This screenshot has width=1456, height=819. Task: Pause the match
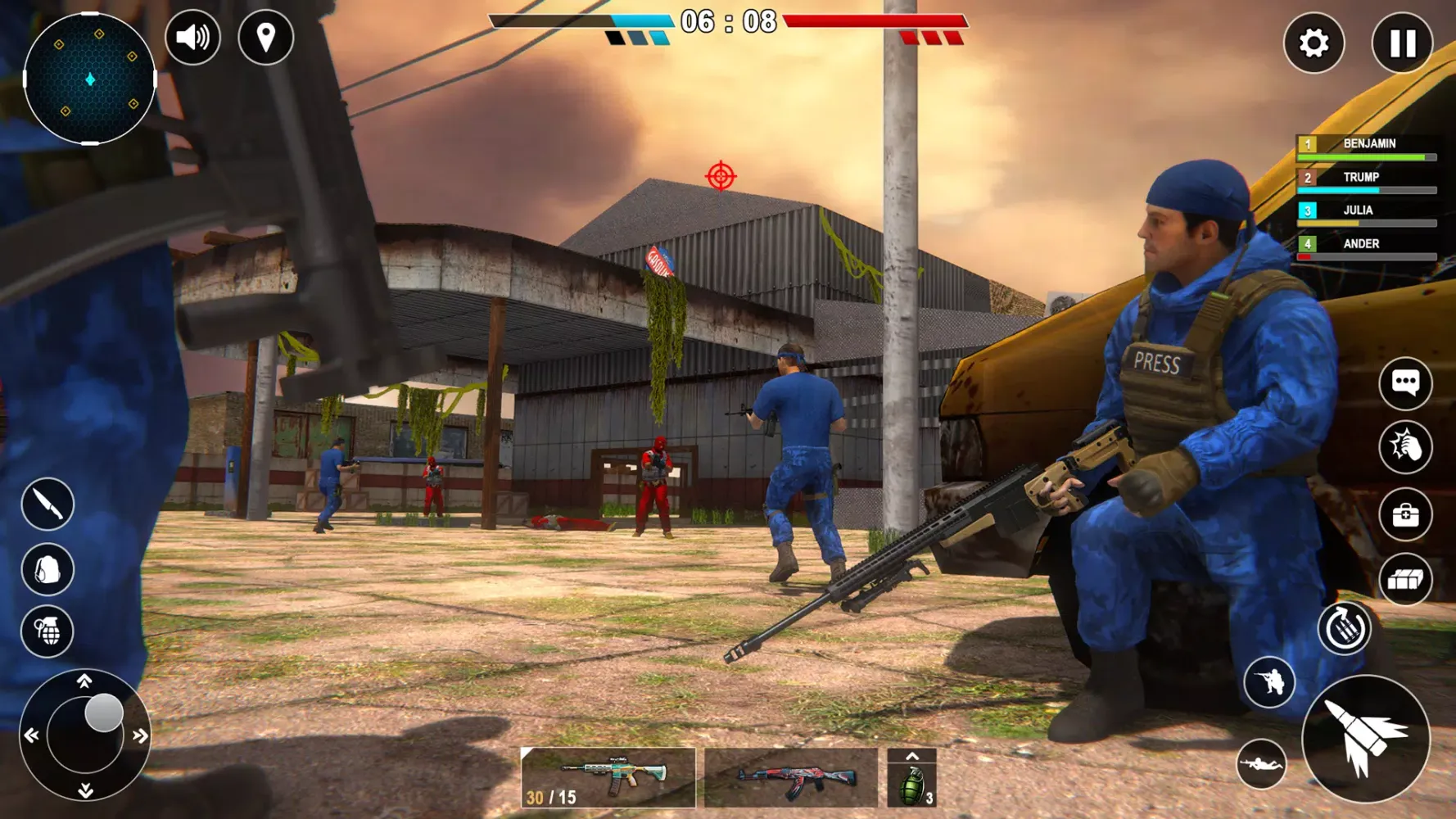click(x=1402, y=43)
